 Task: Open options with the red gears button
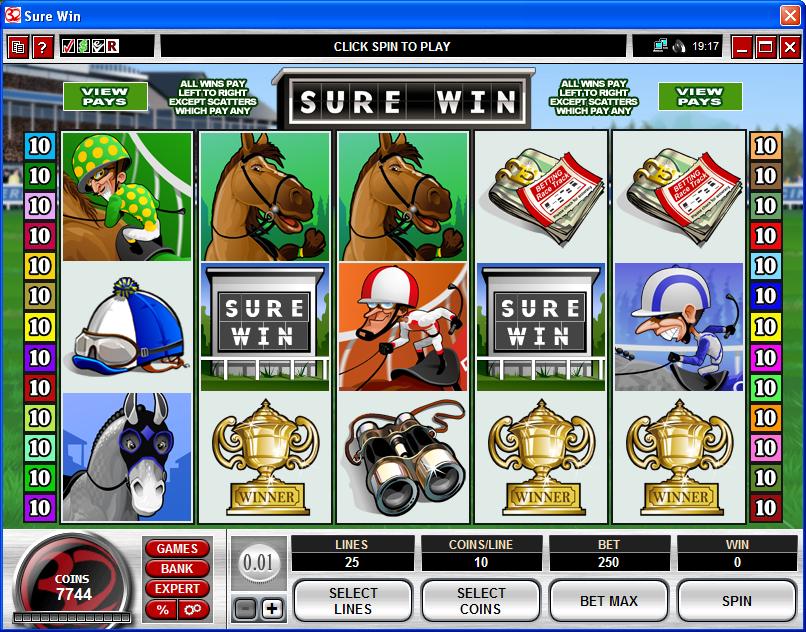point(192,609)
